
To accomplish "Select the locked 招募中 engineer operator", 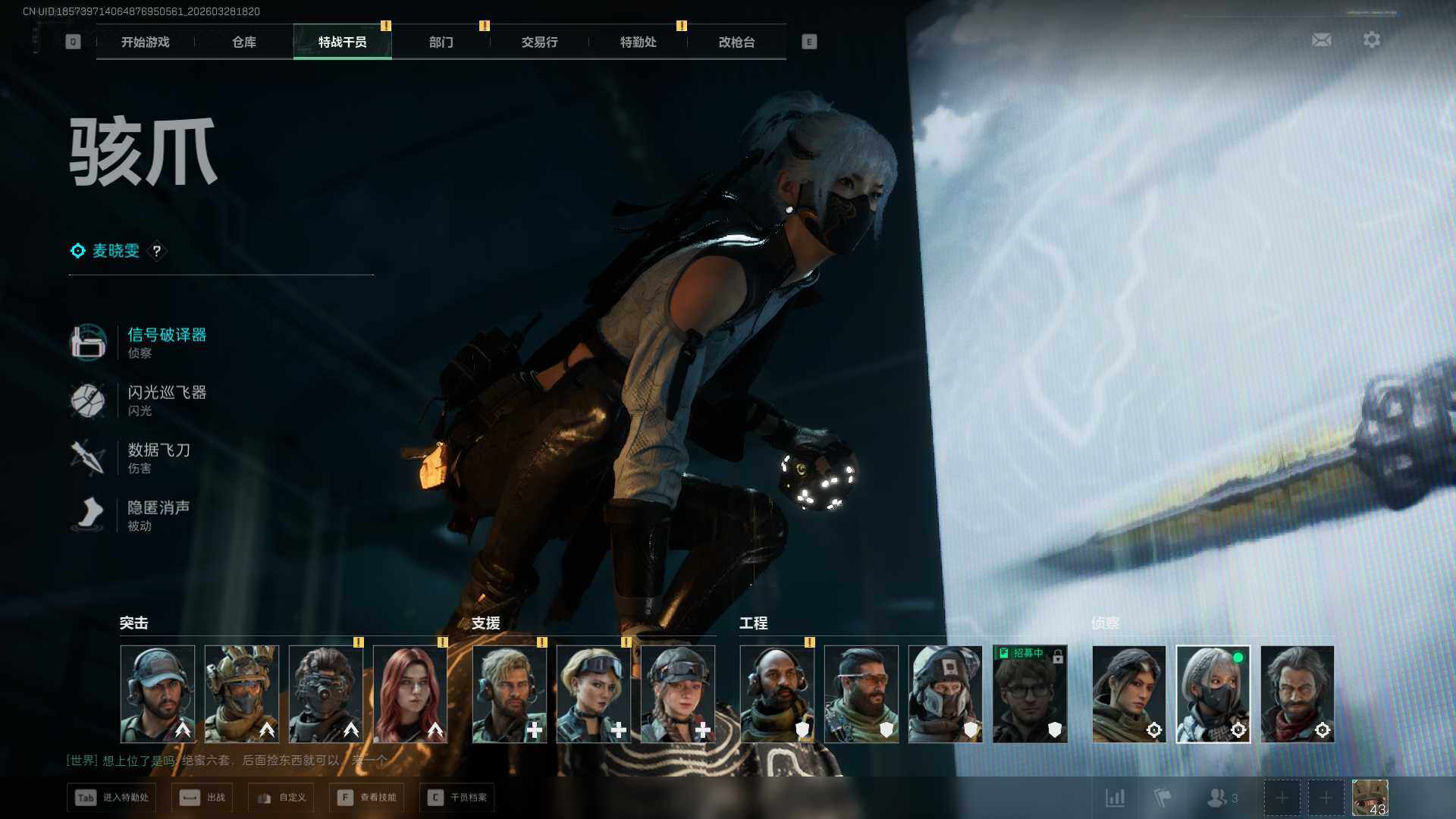I will [1029, 694].
